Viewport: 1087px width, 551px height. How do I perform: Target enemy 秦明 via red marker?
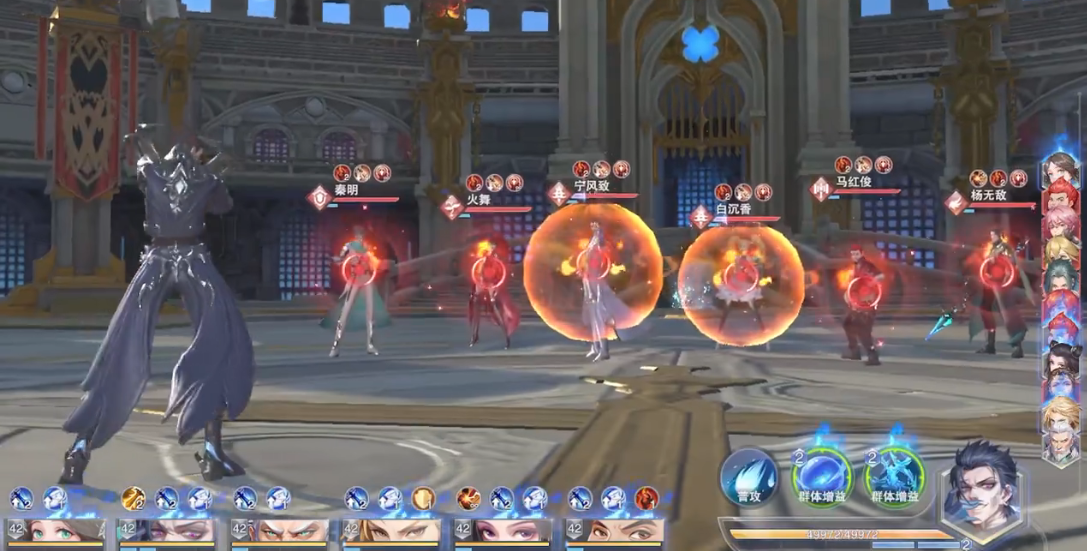coord(356,269)
